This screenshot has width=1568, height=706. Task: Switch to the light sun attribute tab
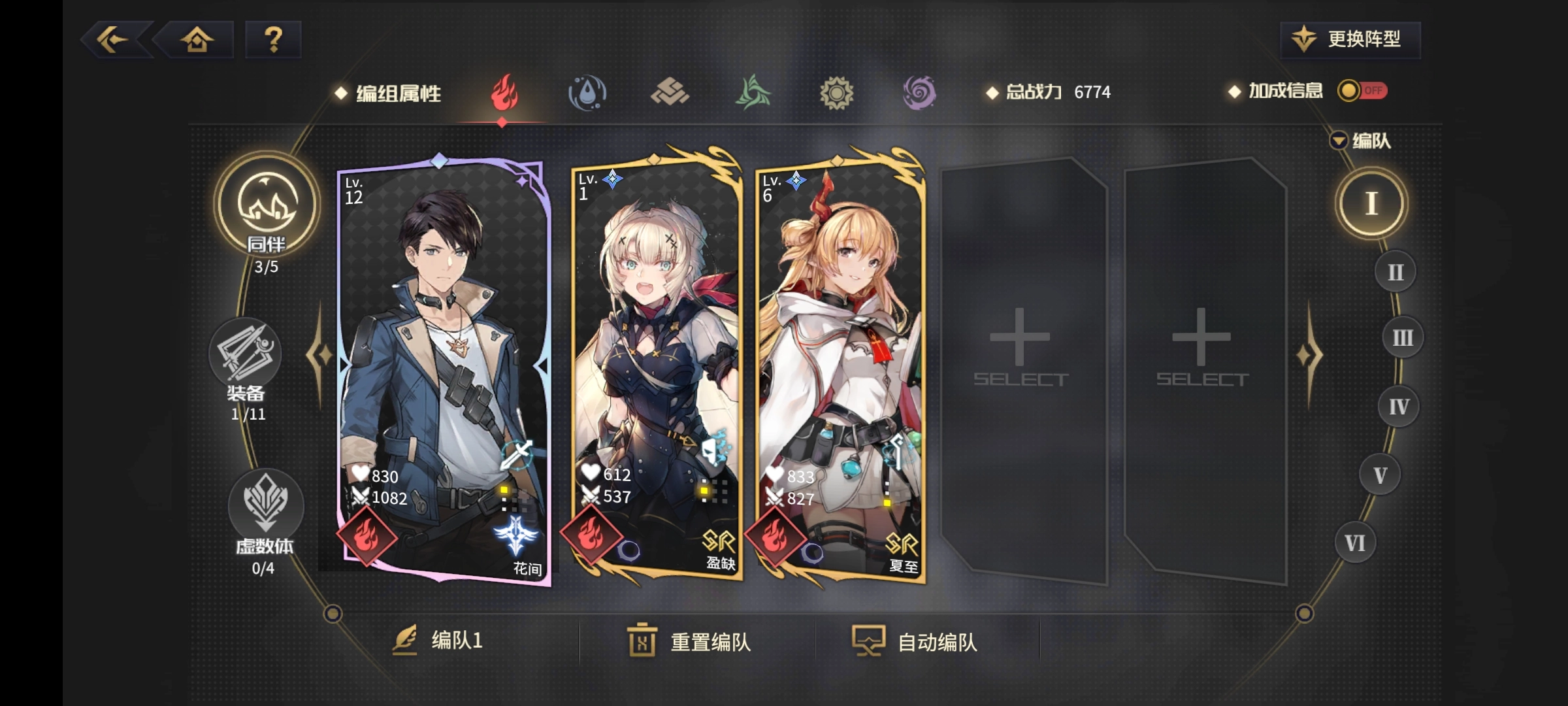pyautogui.click(x=836, y=93)
